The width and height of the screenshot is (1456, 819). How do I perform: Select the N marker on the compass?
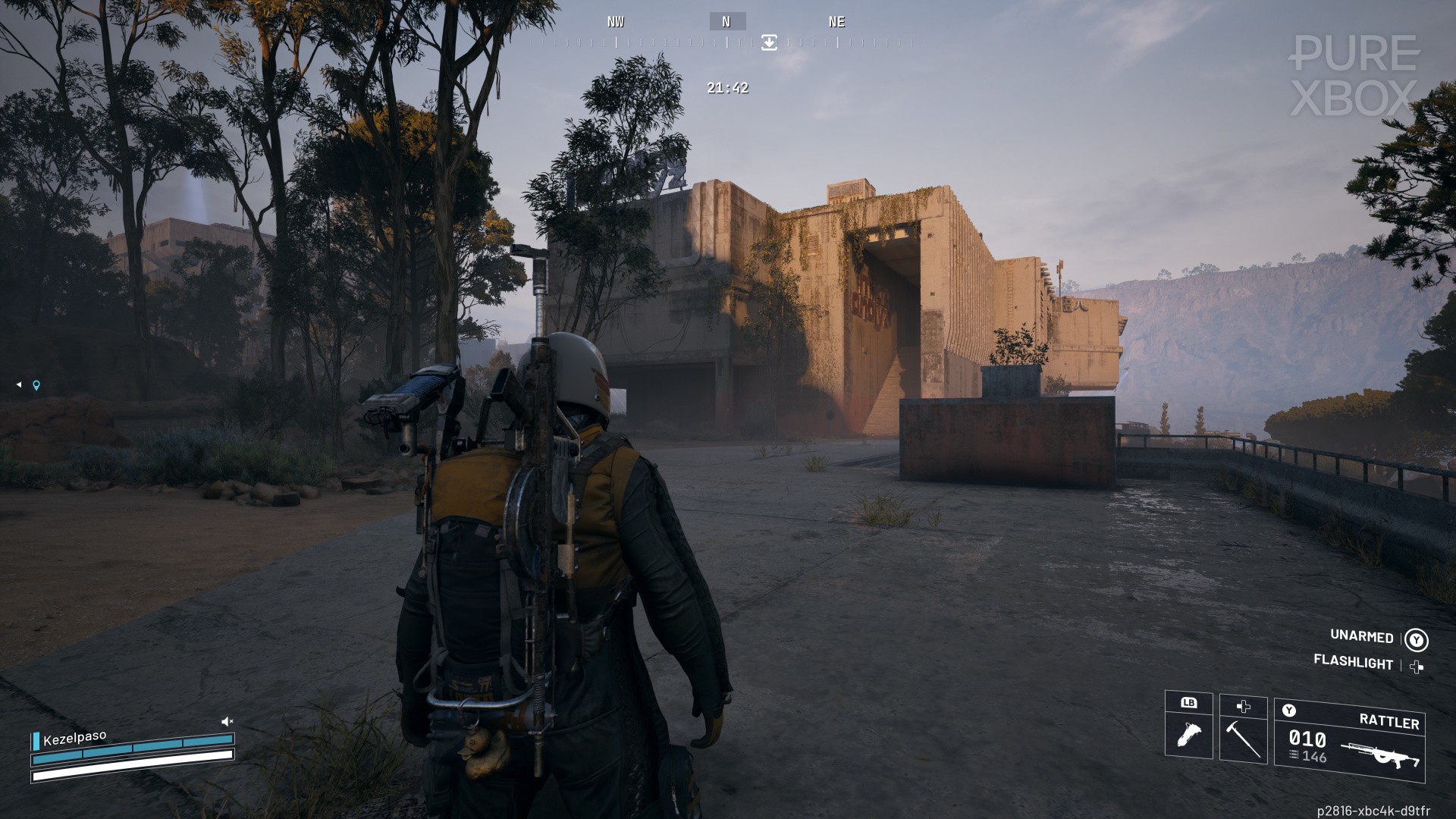pos(727,21)
